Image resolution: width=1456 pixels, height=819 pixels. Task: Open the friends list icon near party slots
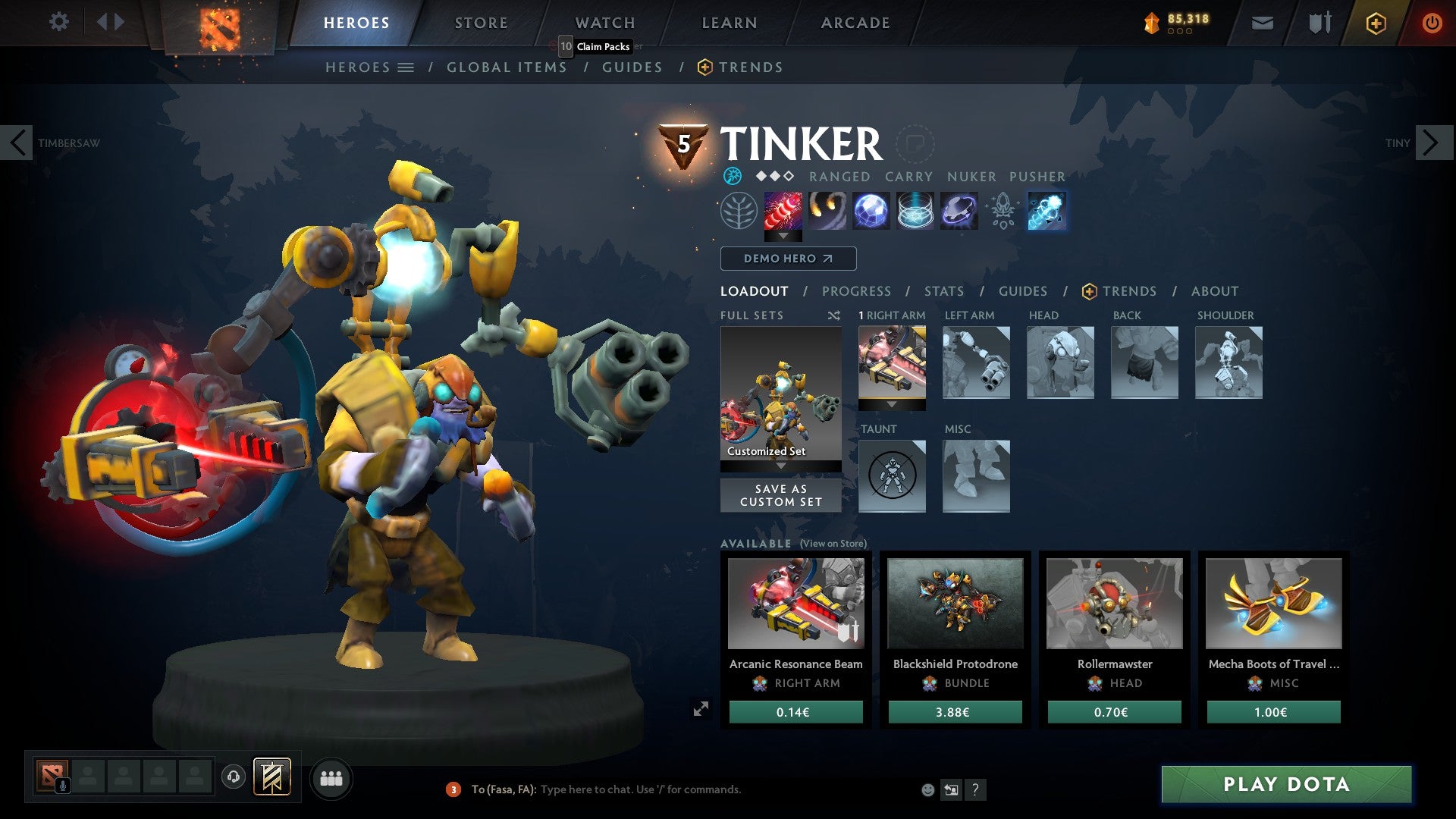click(331, 778)
